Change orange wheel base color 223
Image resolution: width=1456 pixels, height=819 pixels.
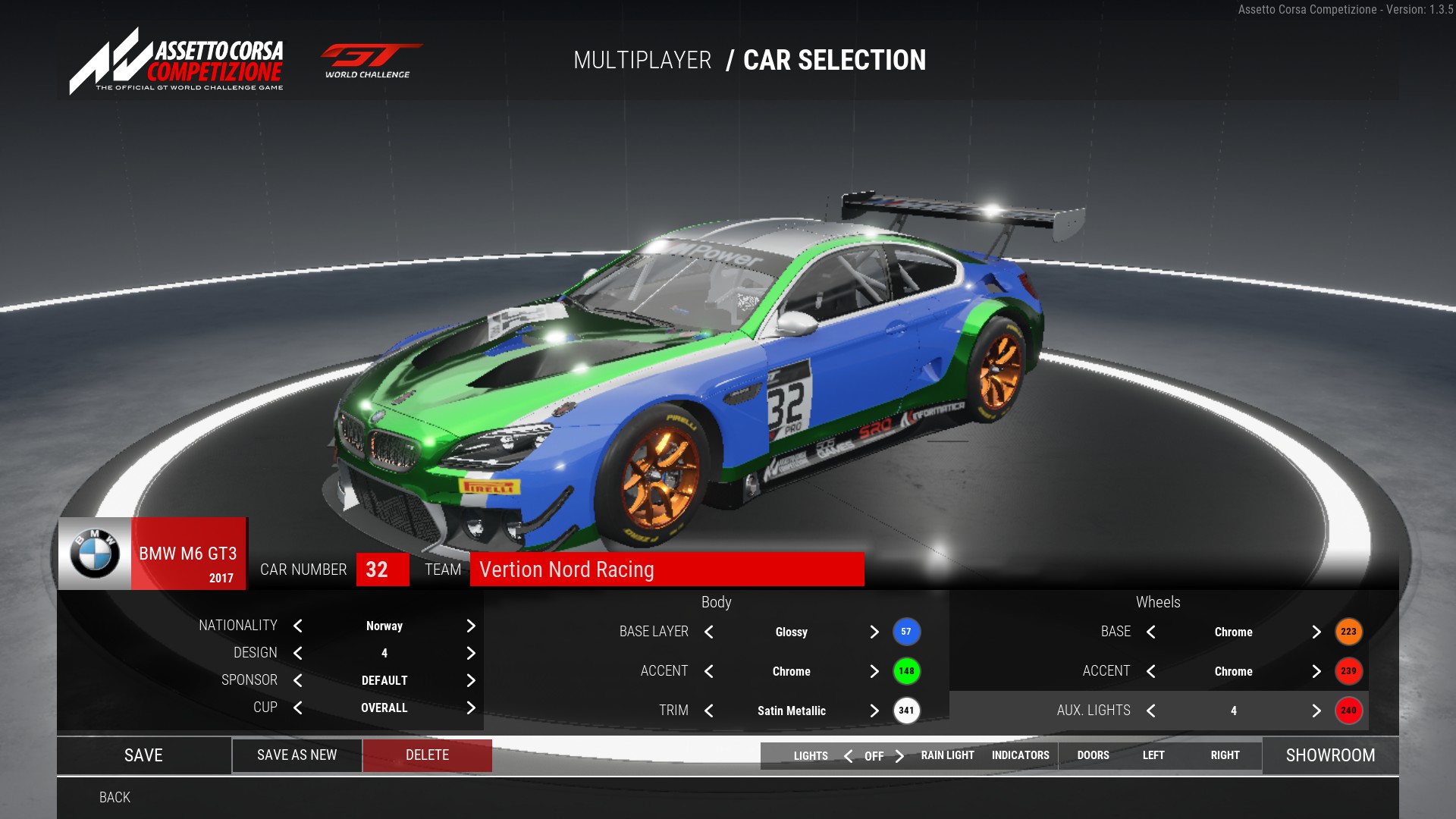1348,632
